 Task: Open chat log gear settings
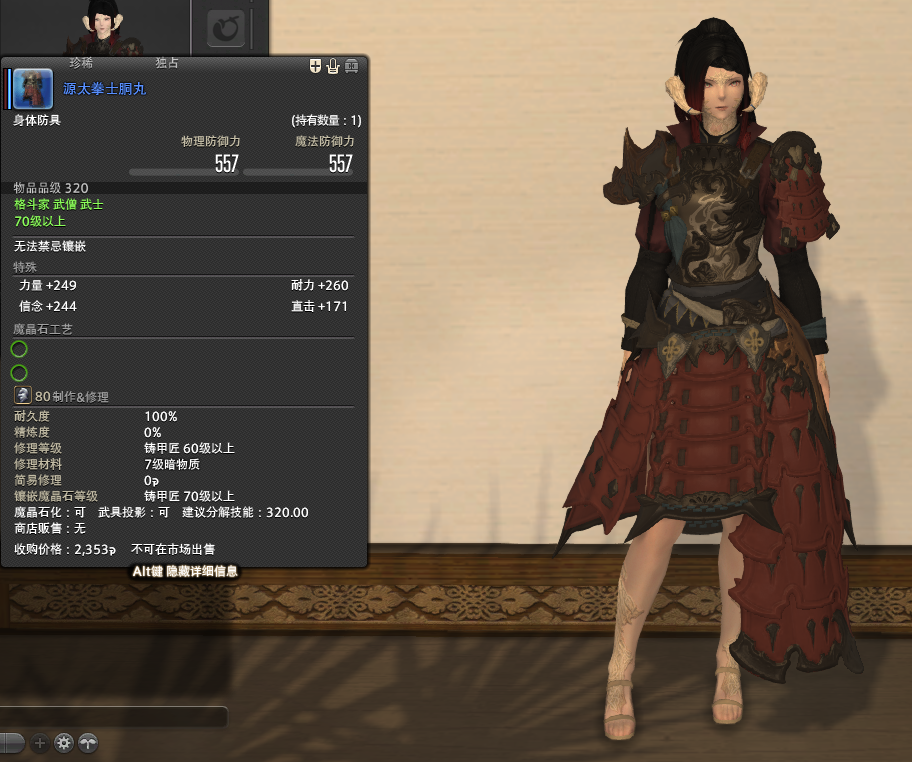click(64, 743)
